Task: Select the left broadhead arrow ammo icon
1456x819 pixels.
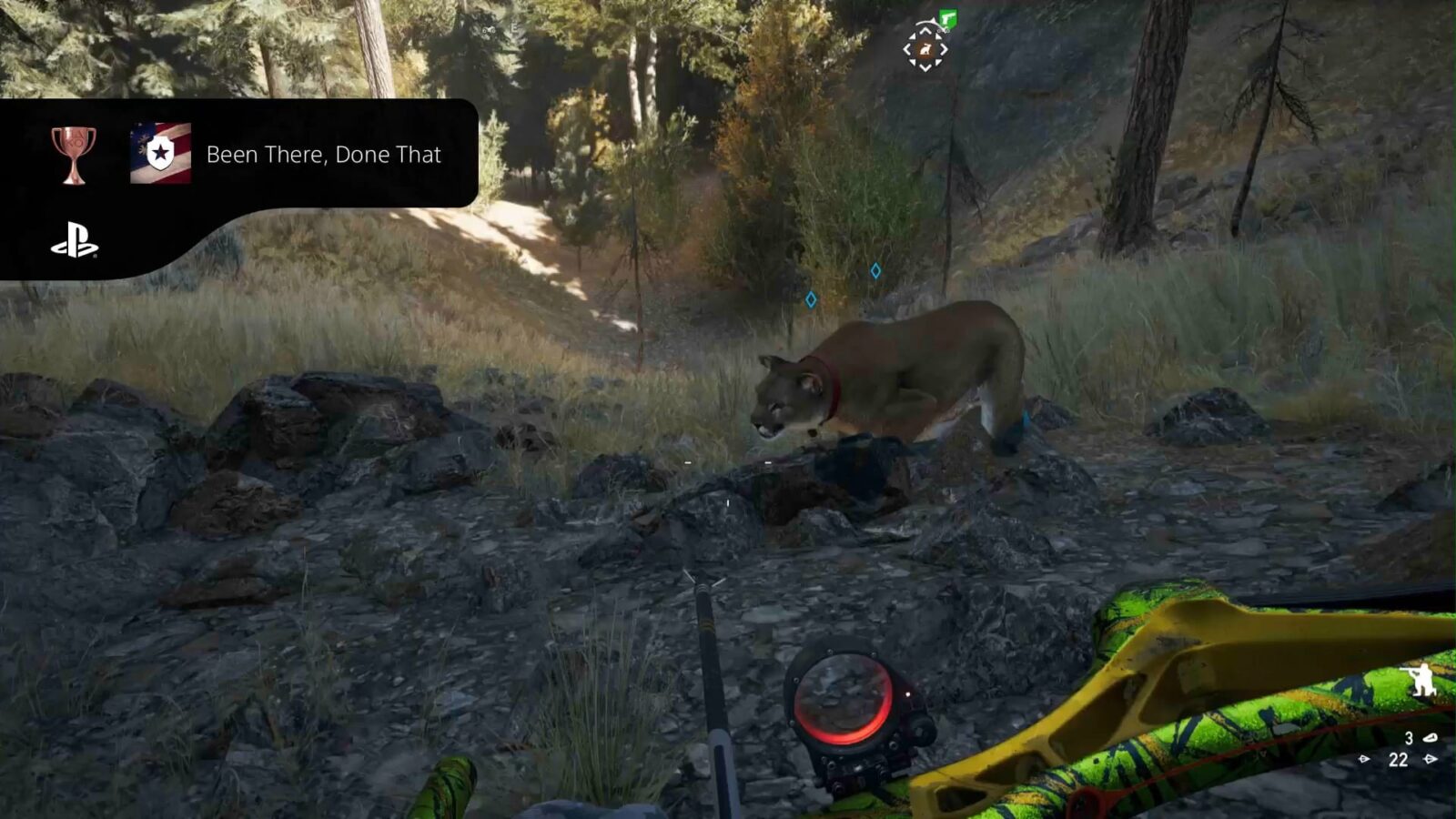Action: click(1364, 759)
